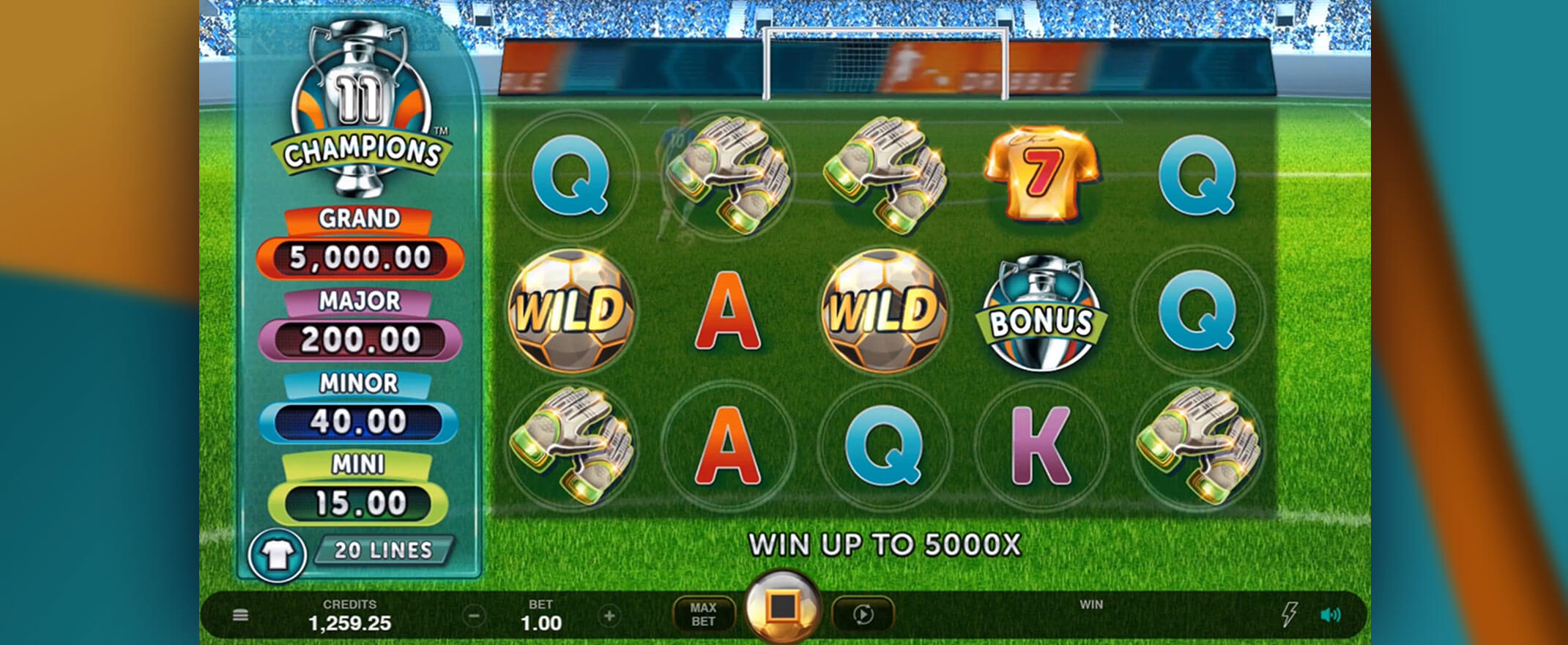Screen dimensions: 1568x645
Task: Show the 20 Lines paylines info
Action: tap(383, 551)
